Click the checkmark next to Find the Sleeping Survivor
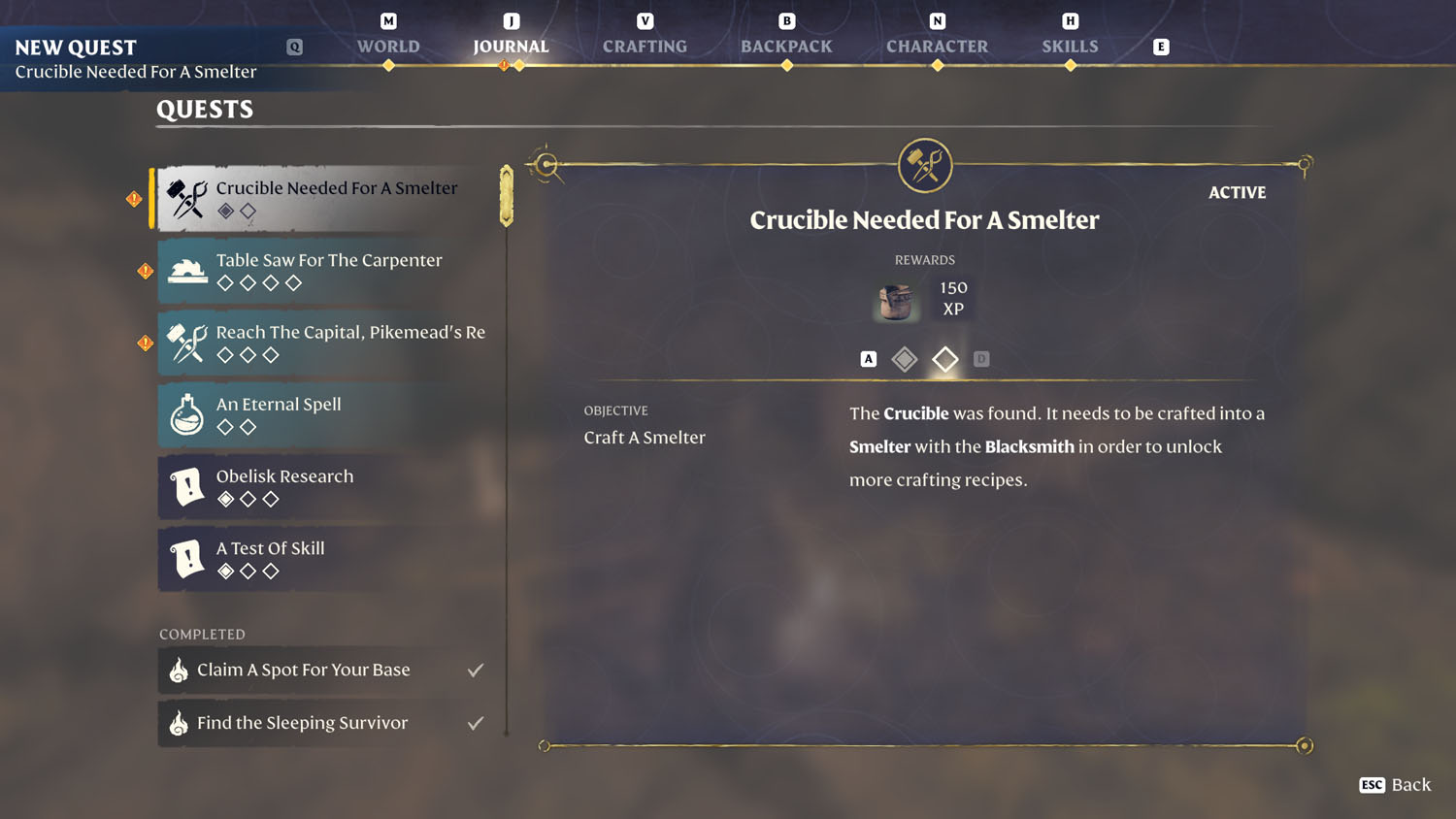The width and height of the screenshot is (1456, 819). (475, 722)
